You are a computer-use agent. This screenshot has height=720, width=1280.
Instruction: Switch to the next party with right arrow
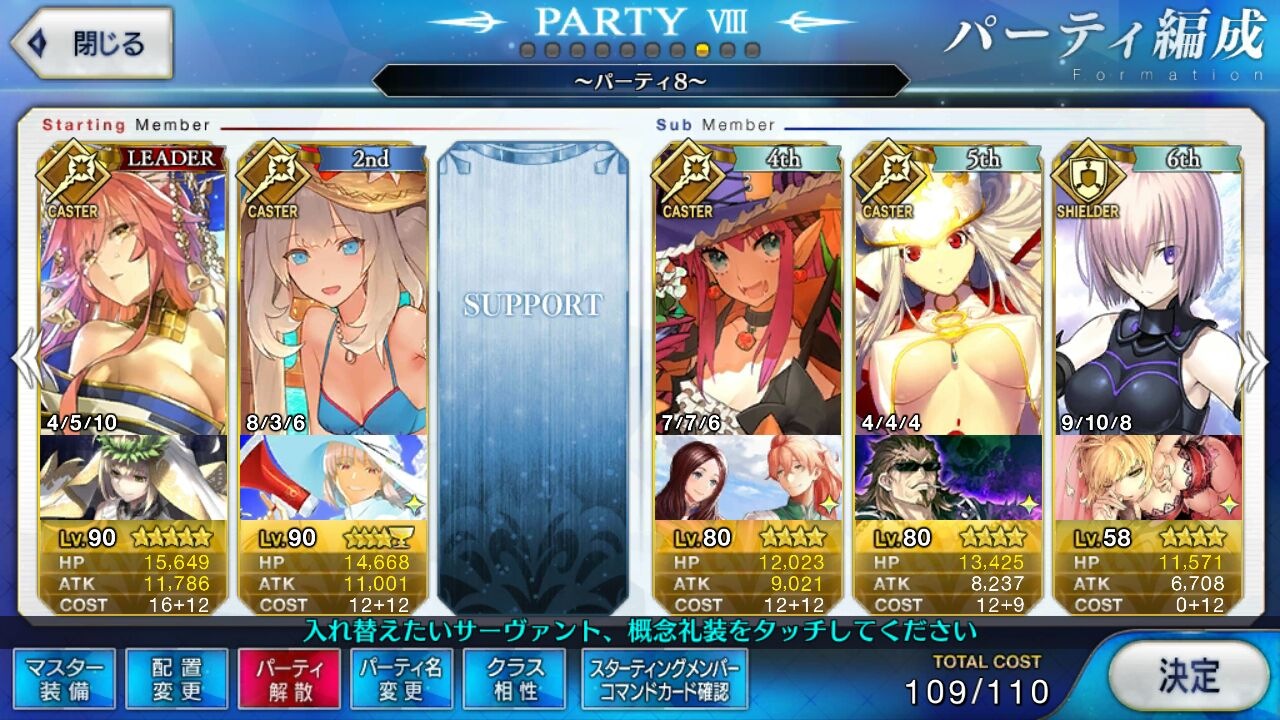point(1254,360)
